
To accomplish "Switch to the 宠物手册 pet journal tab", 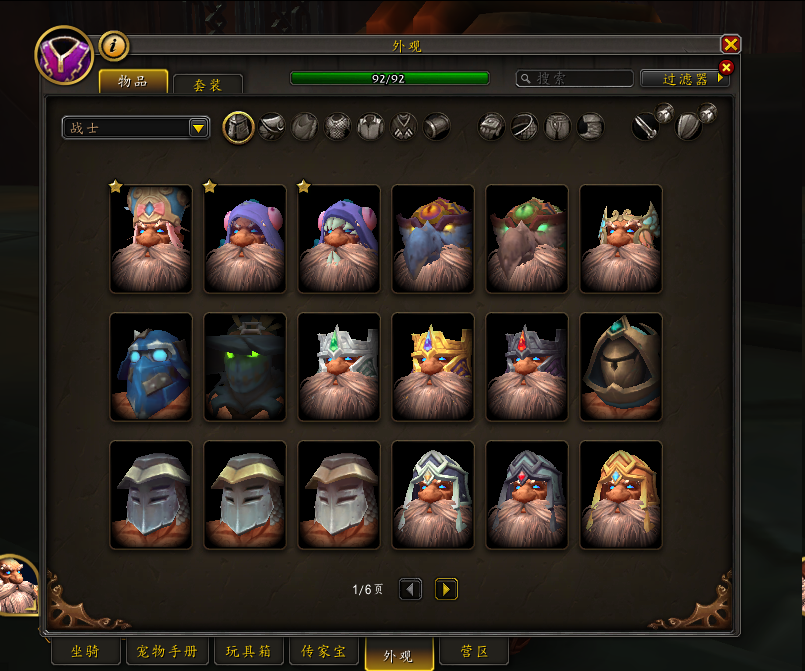I will (167, 652).
